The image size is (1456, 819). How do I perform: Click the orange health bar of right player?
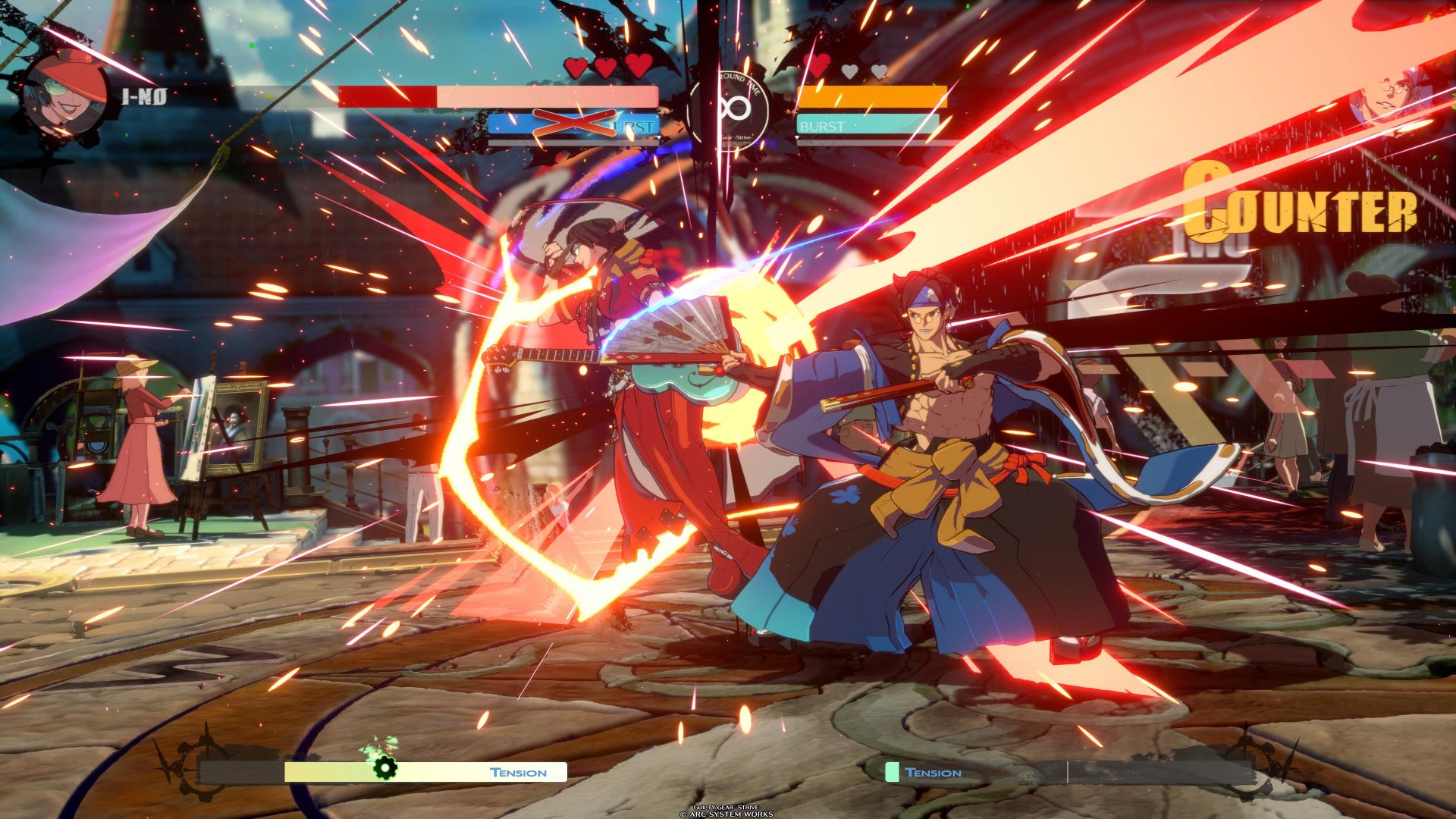tap(872, 97)
